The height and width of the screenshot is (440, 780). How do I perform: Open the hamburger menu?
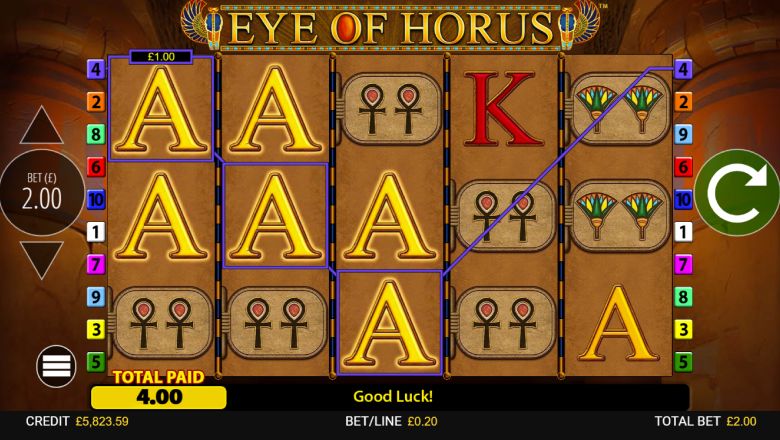click(57, 366)
